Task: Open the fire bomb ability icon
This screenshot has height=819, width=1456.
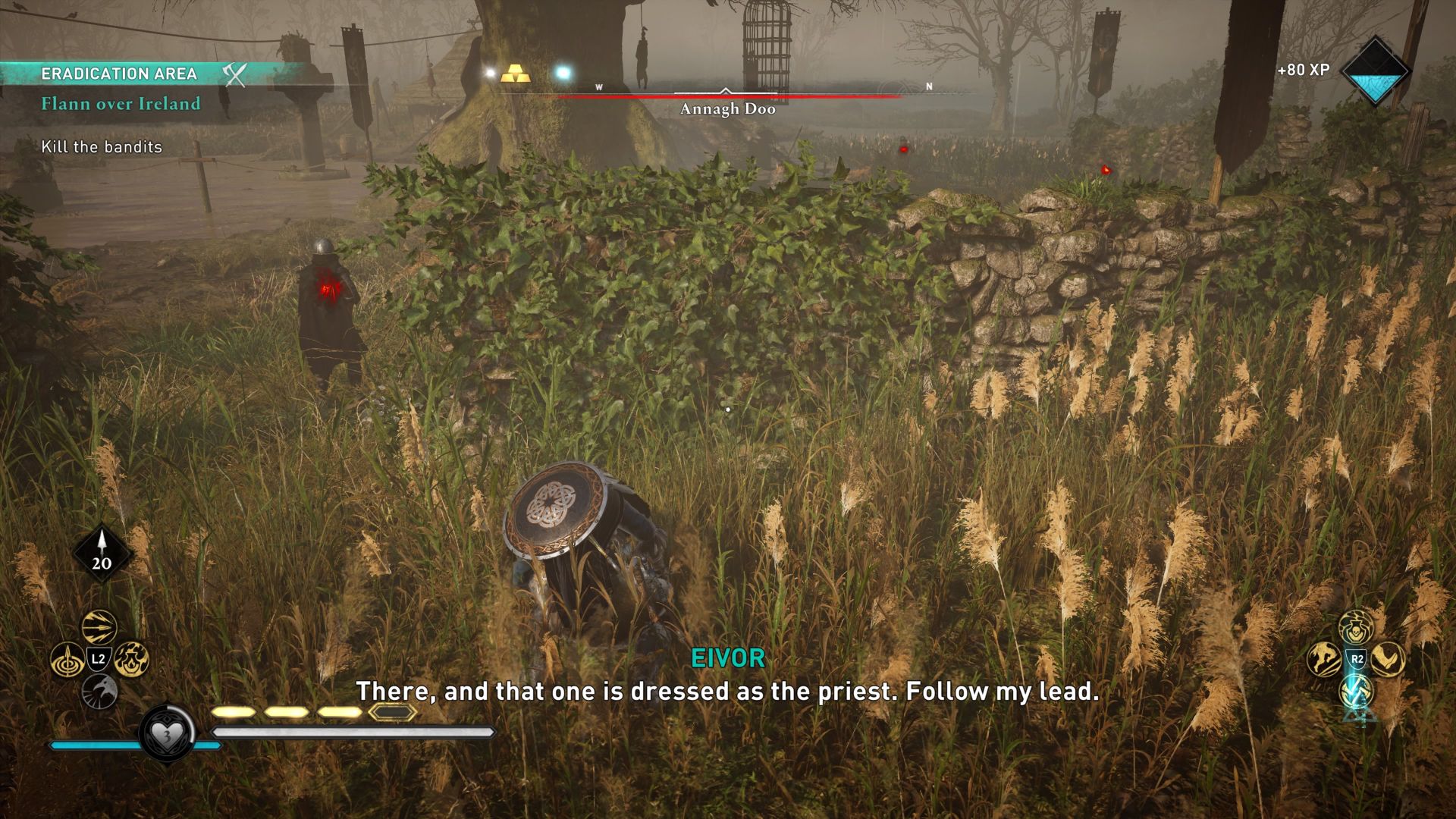Action: [131, 657]
